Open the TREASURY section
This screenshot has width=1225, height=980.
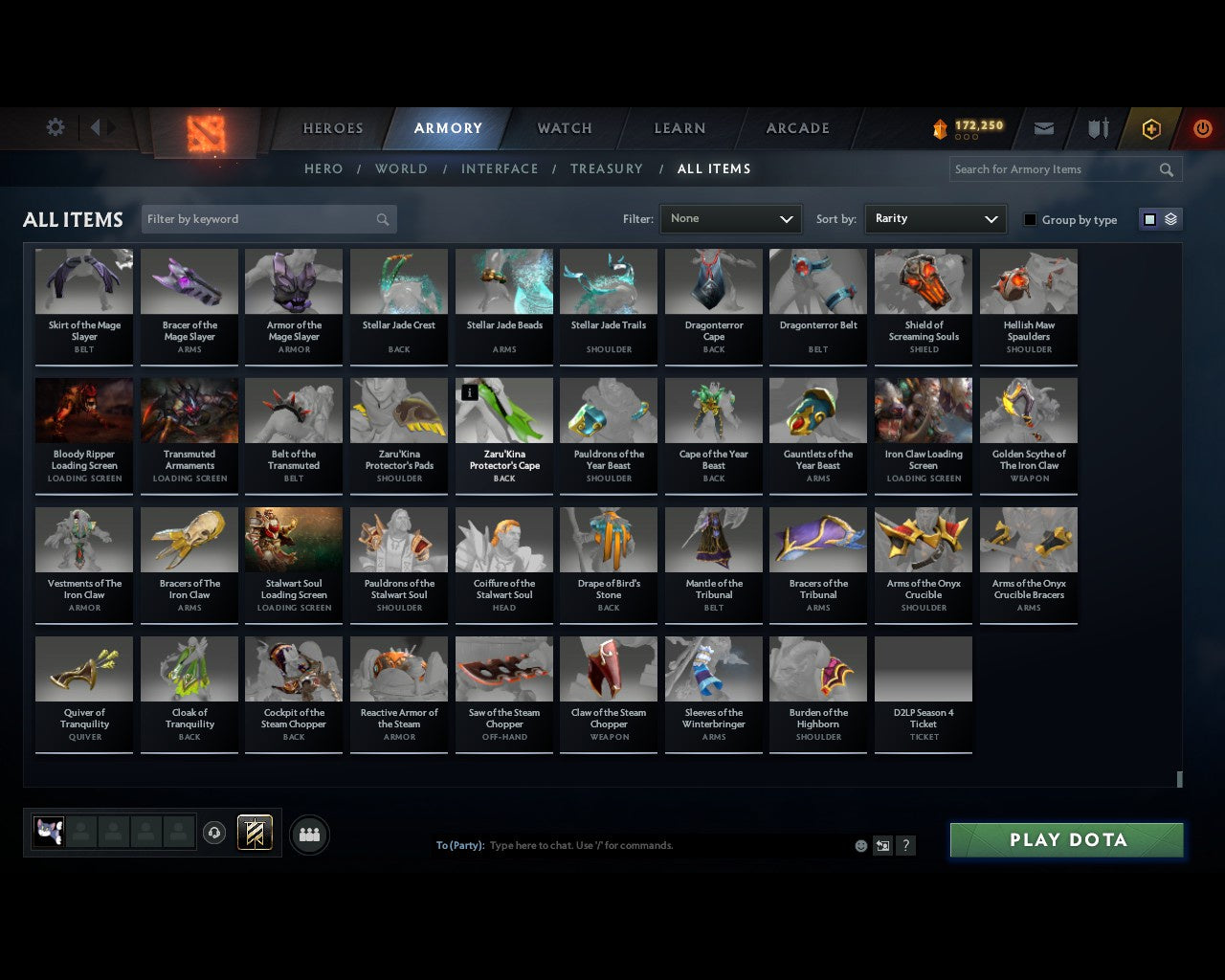point(607,168)
